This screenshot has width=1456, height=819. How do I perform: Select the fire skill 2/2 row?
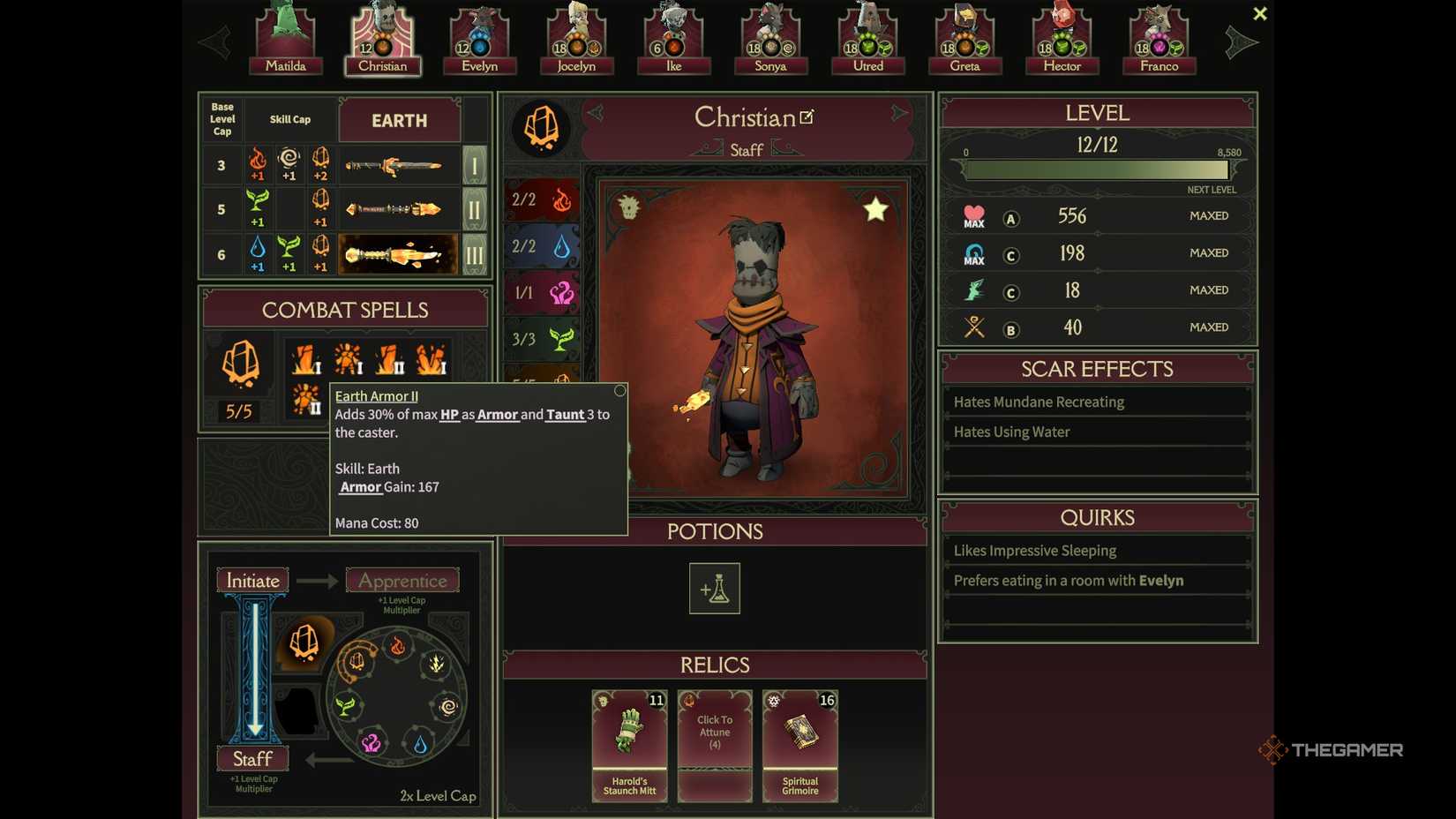click(x=542, y=199)
